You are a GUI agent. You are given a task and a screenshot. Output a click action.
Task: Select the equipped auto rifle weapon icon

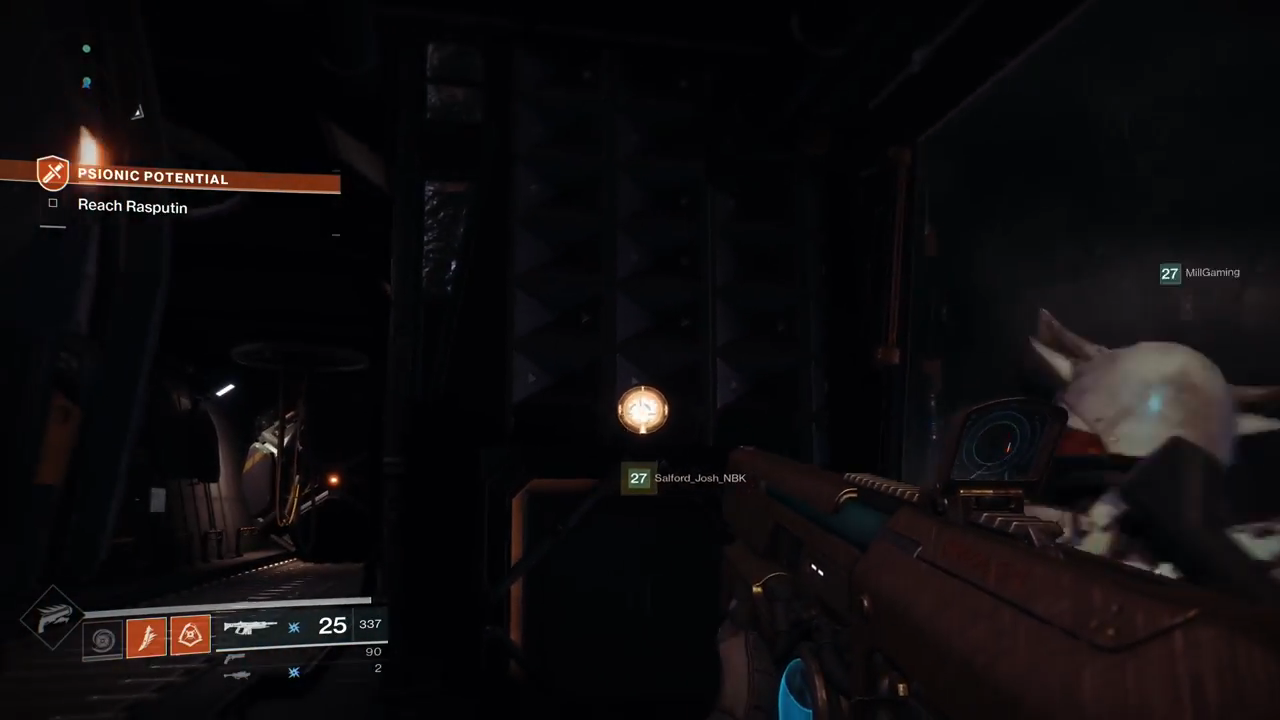(250, 627)
